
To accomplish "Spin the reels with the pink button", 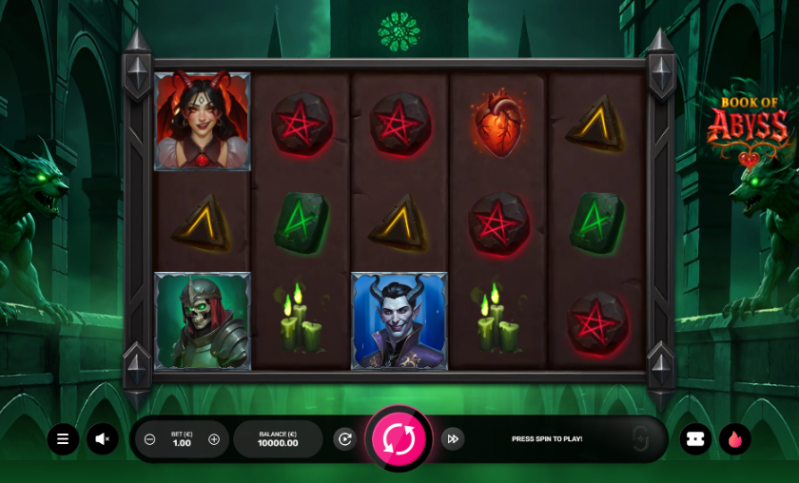I will [x=399, y=438].
